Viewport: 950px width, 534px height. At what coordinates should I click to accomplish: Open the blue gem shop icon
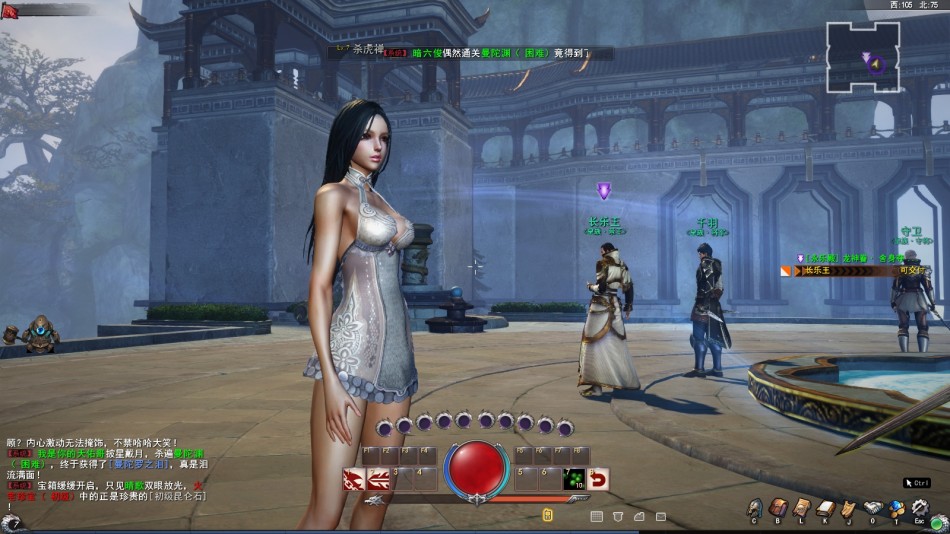pos(896,509)
